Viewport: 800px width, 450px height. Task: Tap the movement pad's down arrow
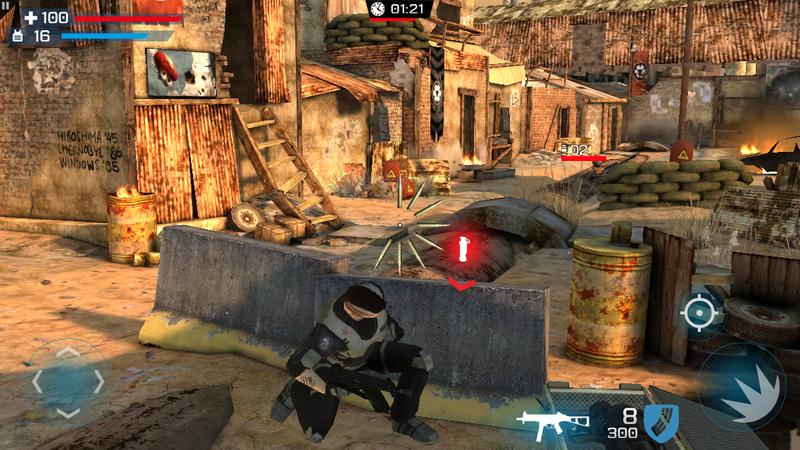(x=67, y=410)
